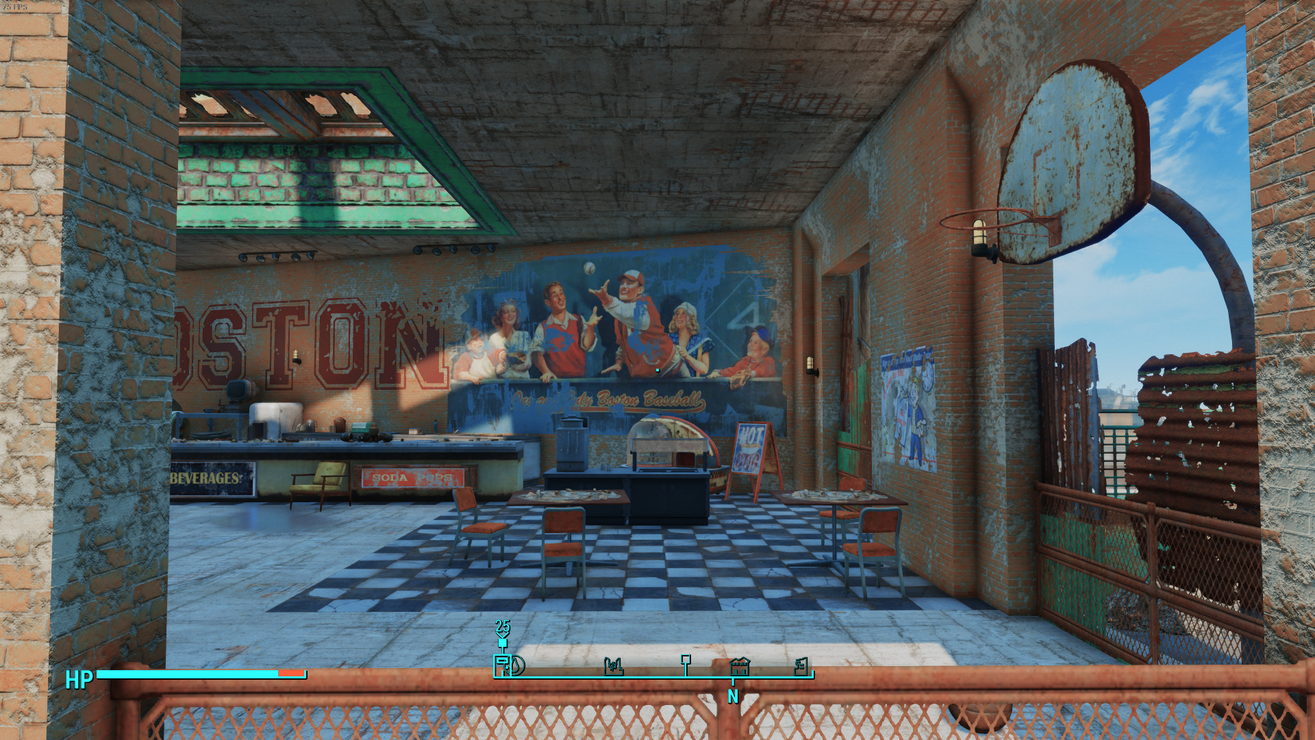Click the factory marker on the compass
This screenshot has height=740, width=1315.
coord(613,665)
